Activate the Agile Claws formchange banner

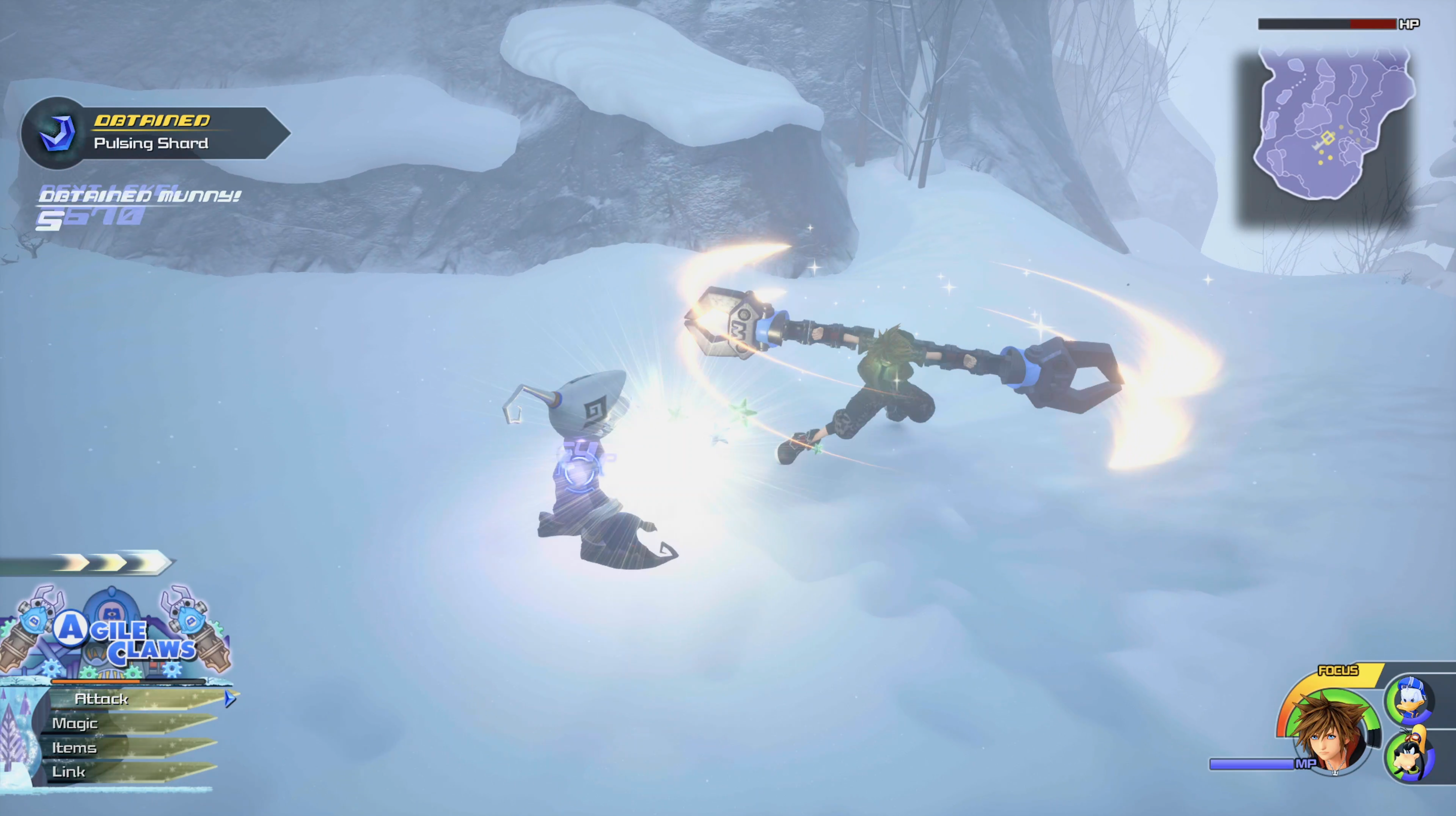coord(116,636)
